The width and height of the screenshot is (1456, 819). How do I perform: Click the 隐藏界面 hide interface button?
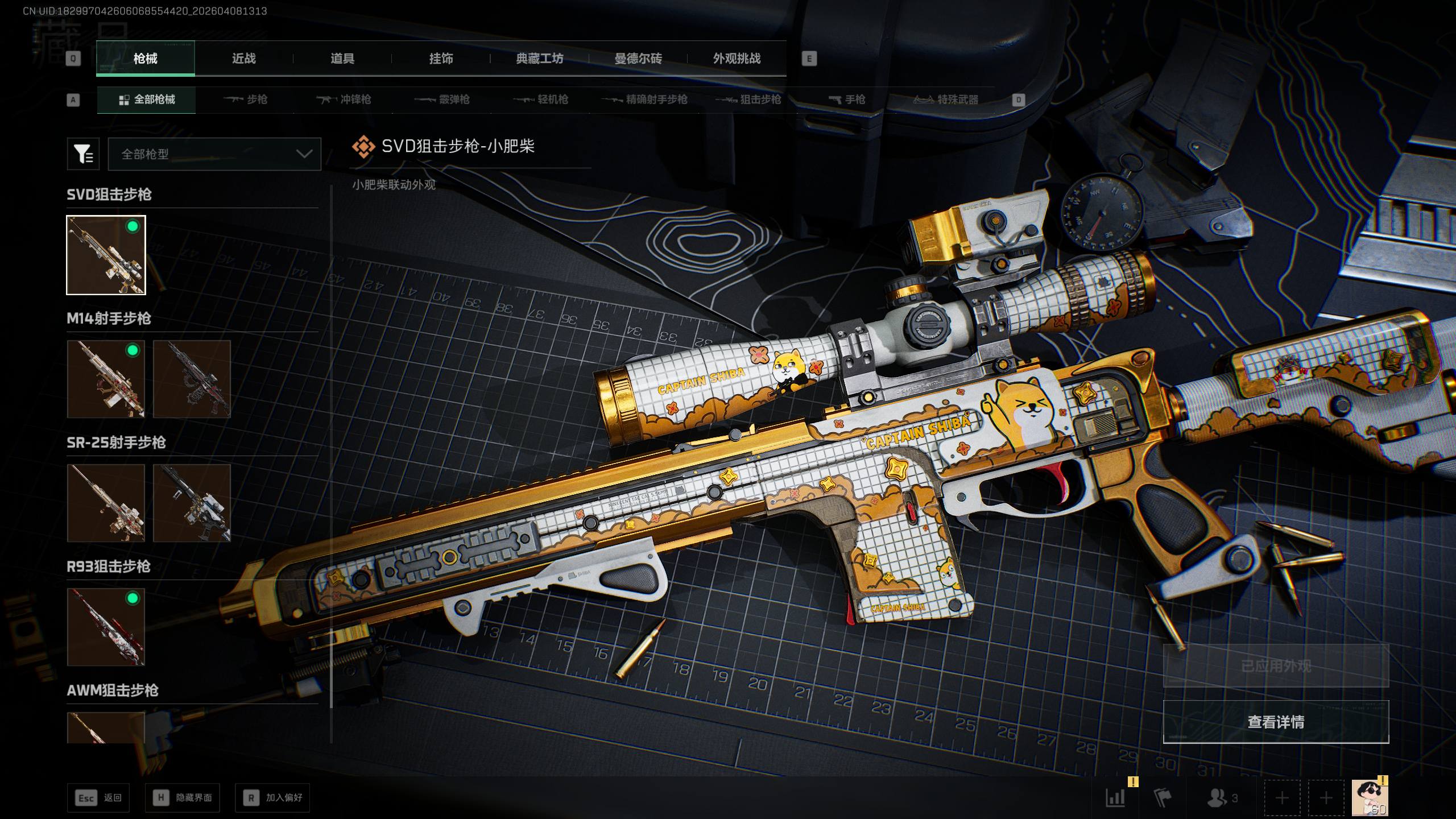[183, 798]
